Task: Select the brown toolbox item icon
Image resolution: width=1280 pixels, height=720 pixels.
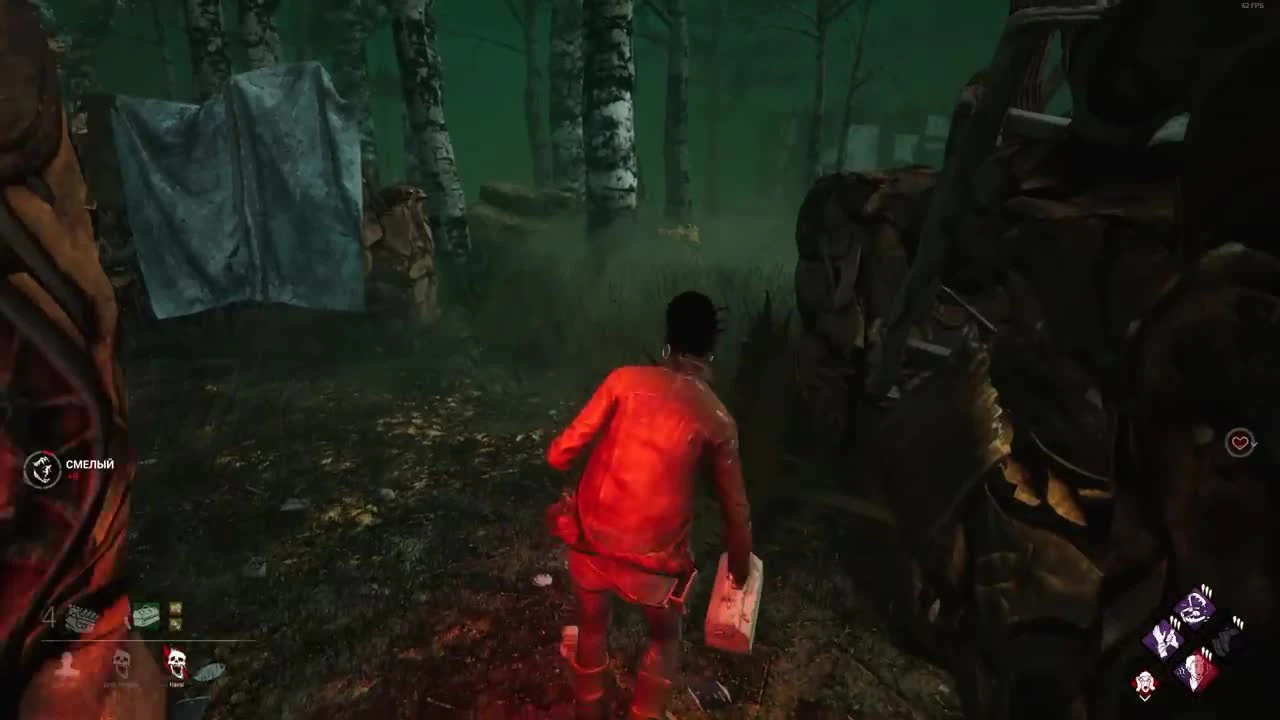Action: pyautogui.click(x=80, y=617)
